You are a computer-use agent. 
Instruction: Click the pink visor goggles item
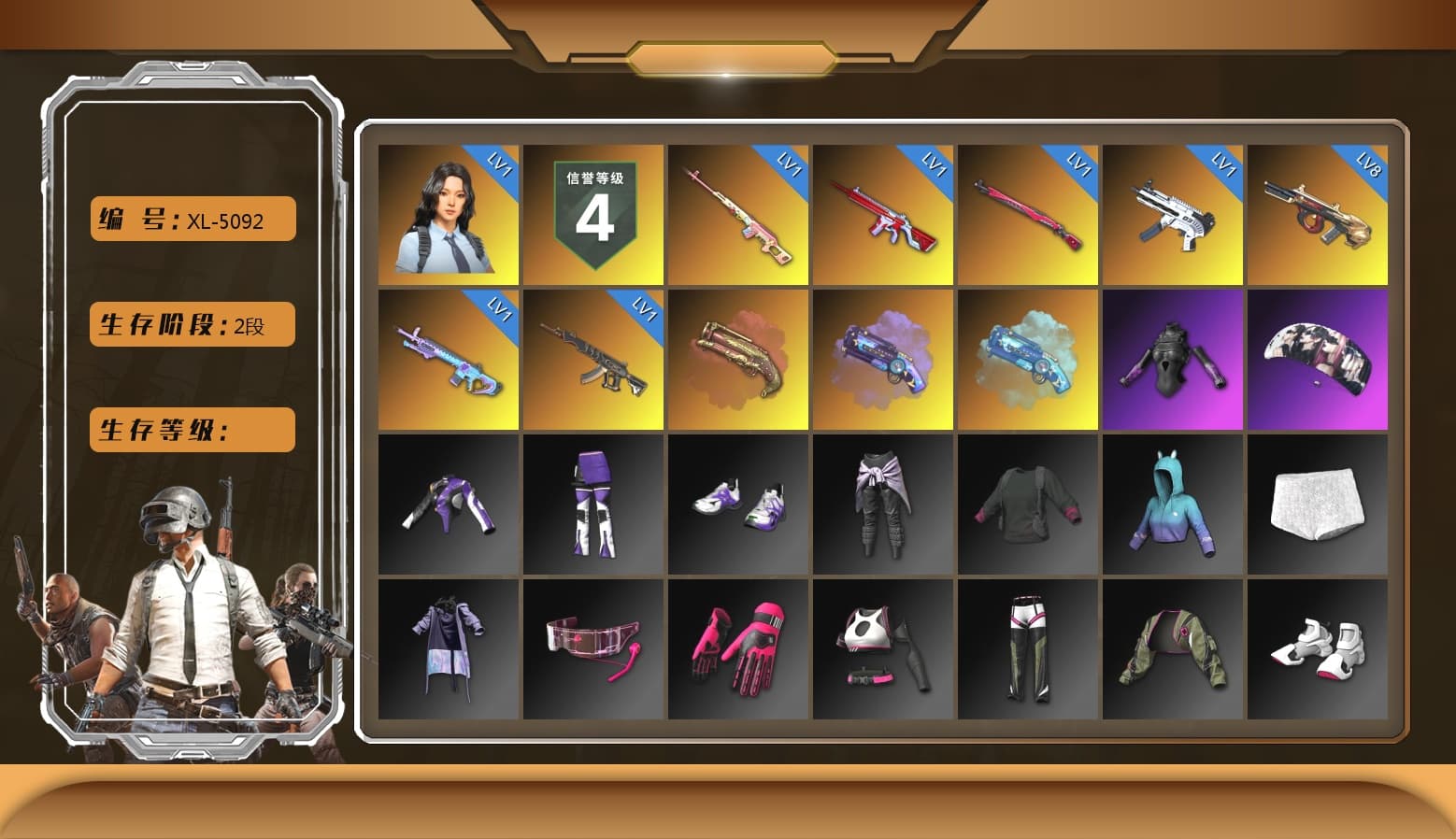pos(594,649)
